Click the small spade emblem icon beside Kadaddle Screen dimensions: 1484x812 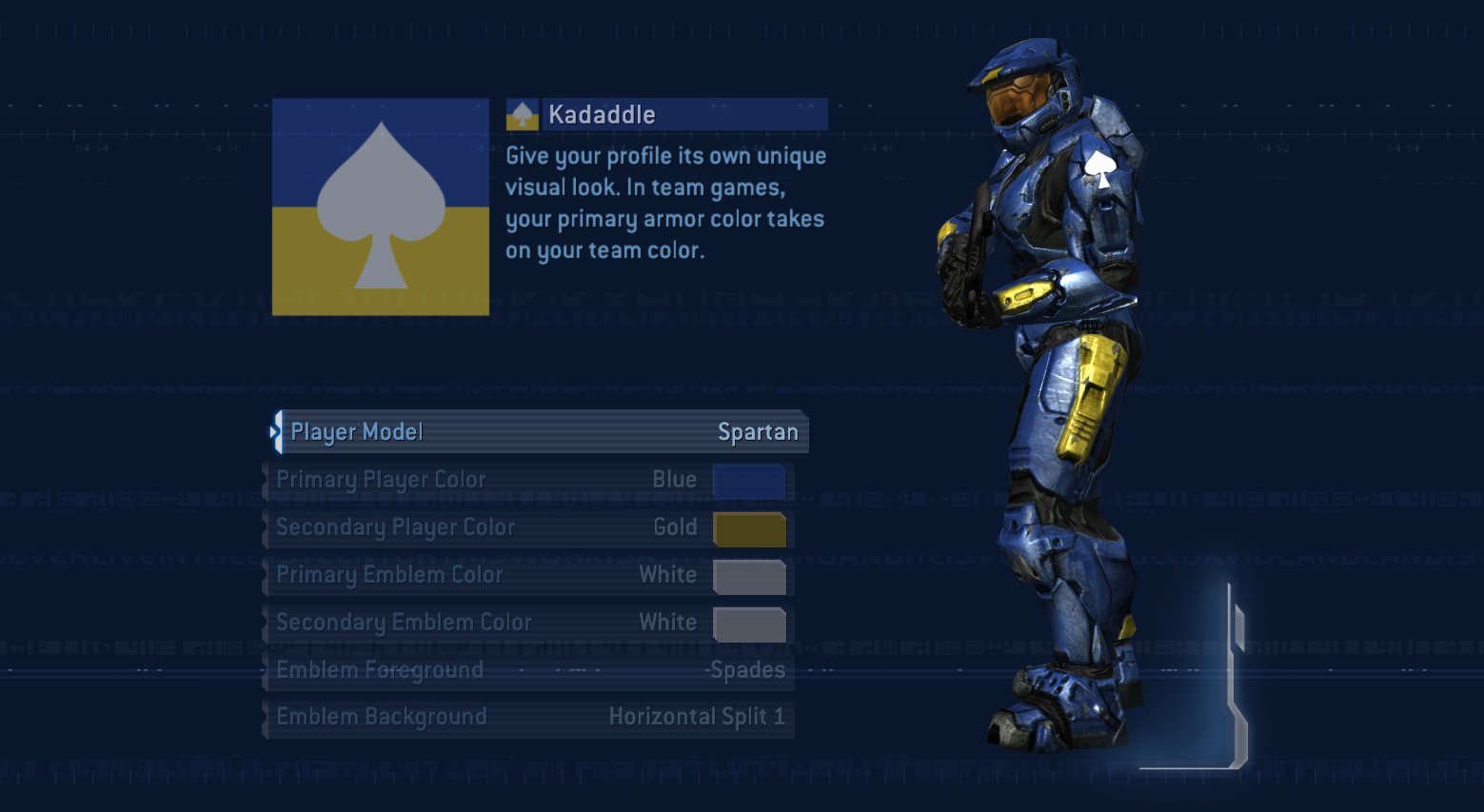[x=524, y=113]
